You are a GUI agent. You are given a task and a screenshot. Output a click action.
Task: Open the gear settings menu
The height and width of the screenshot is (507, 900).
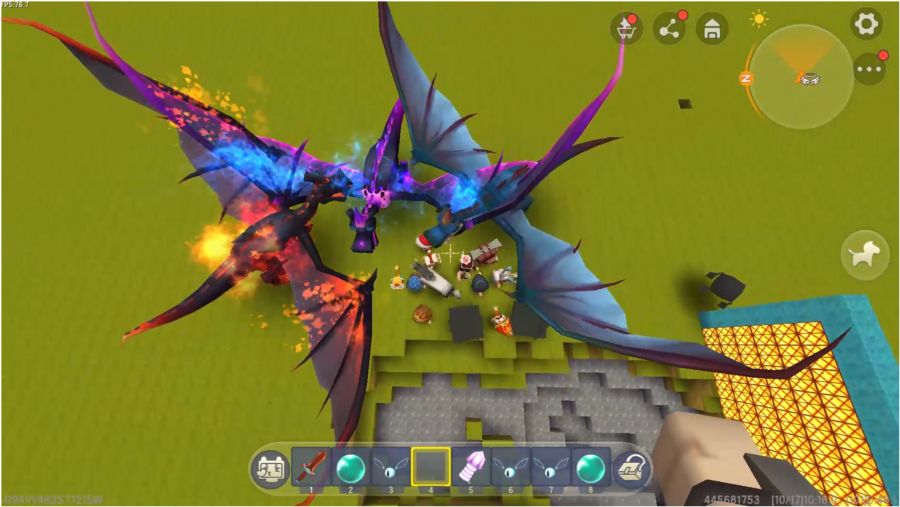(x=866, y=23)
